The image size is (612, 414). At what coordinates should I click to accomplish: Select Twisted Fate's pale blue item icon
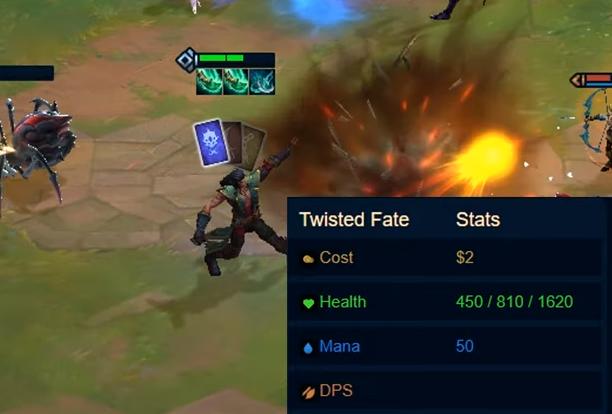pos(262,82)
